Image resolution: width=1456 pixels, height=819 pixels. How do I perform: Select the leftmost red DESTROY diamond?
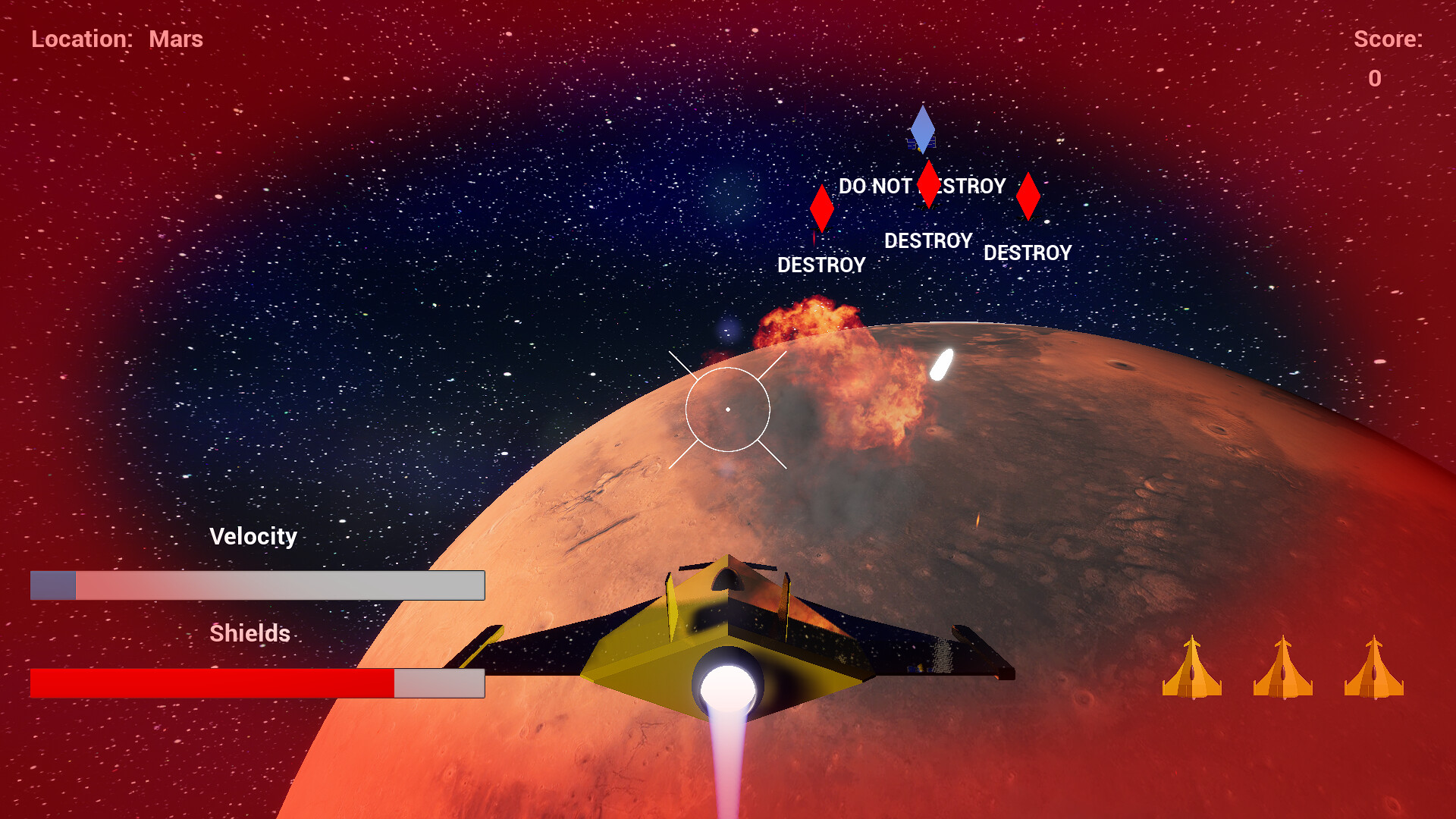pyautogui.click(x=821, y=207)
